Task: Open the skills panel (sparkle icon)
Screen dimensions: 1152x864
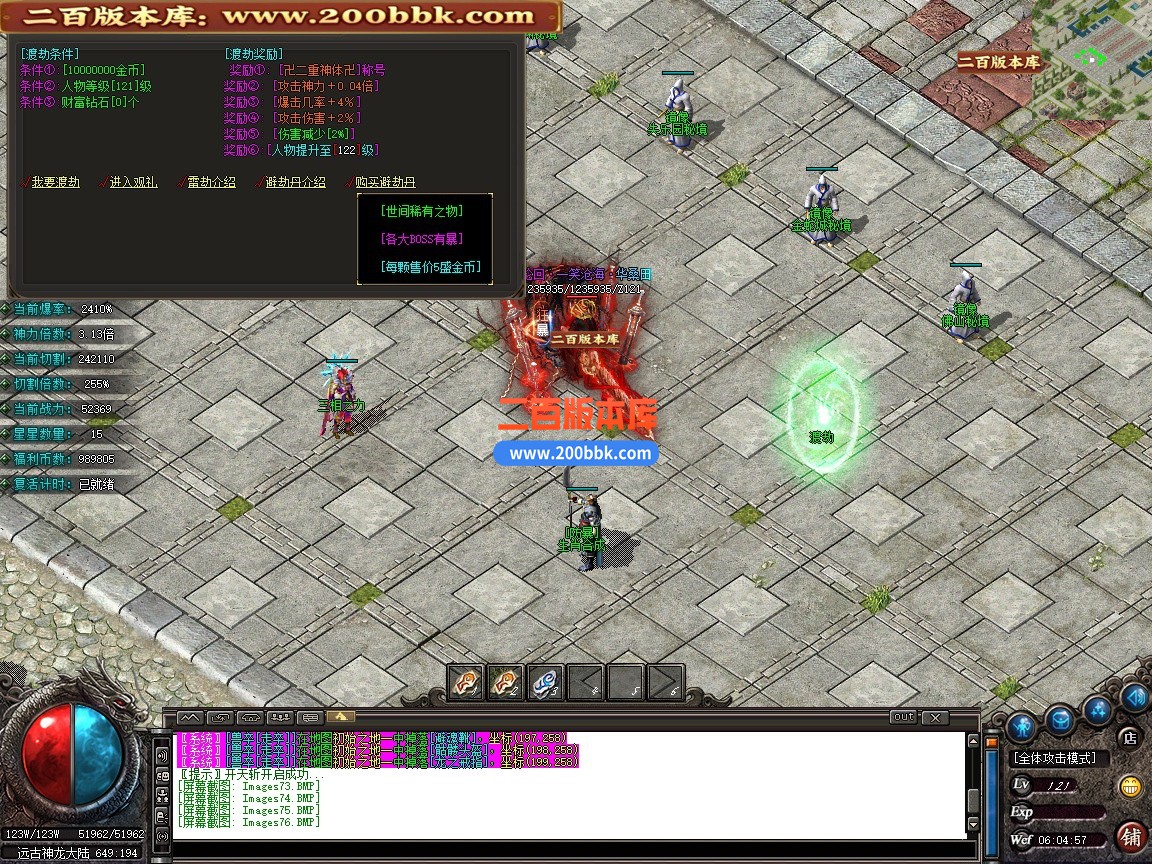Action: click(1099, 710)
